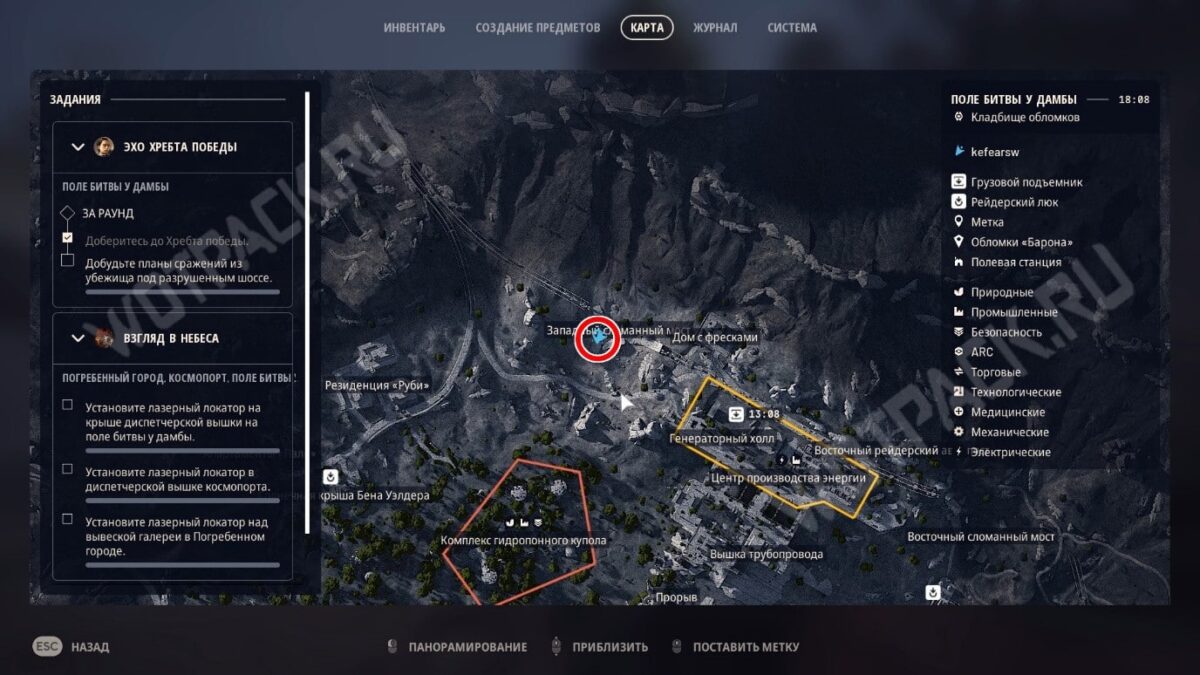The width and height of the screenshot is (1200, 675).
Task: Toggle the Электрические legend filter
Action: (1010, 452)
